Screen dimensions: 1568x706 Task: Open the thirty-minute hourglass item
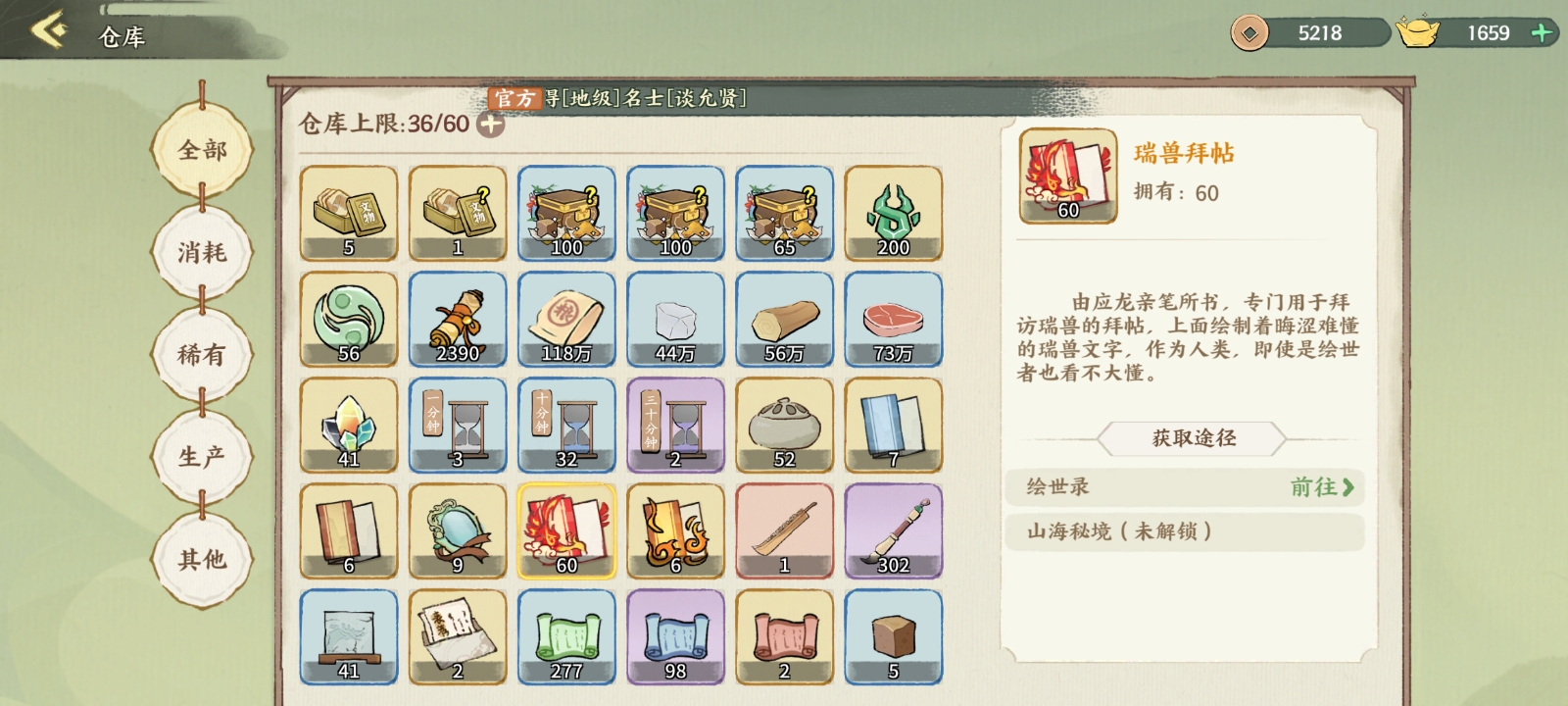[x=675, y=425]
